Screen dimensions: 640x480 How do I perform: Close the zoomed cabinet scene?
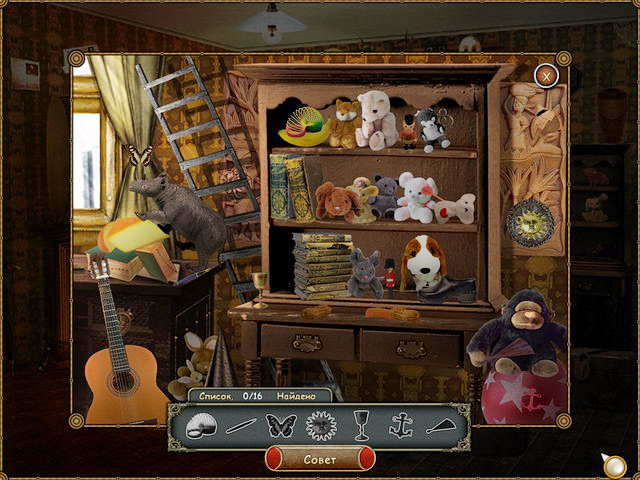(545, 75)
